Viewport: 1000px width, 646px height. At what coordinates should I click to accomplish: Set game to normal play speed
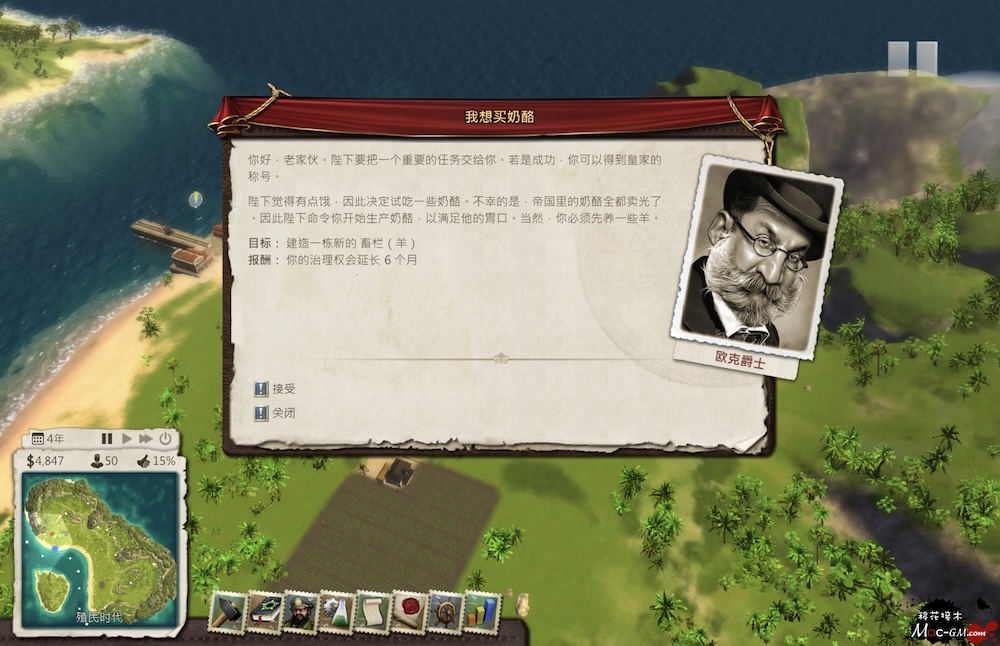127,439
